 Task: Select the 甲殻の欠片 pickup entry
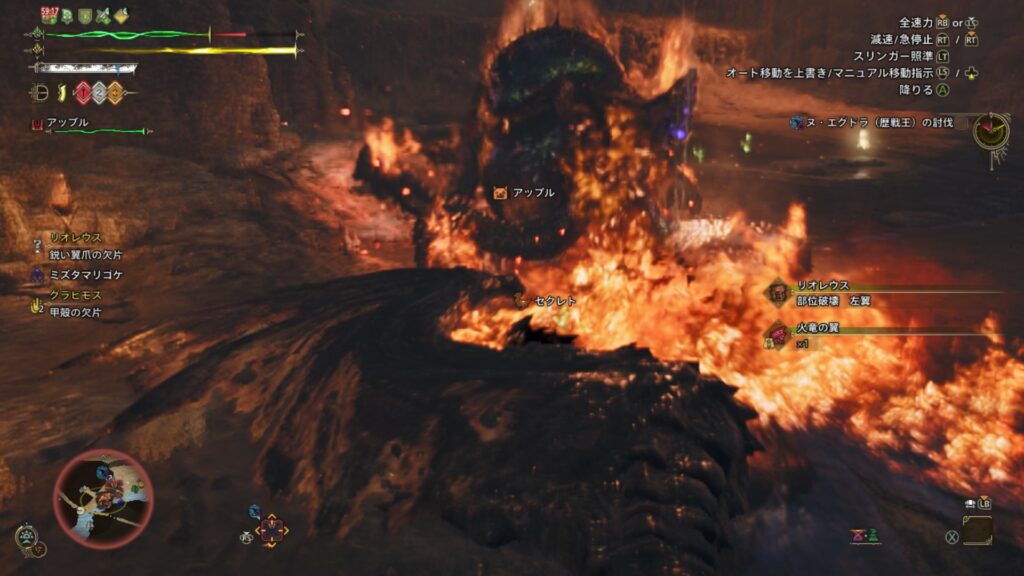tap(75, 312)
